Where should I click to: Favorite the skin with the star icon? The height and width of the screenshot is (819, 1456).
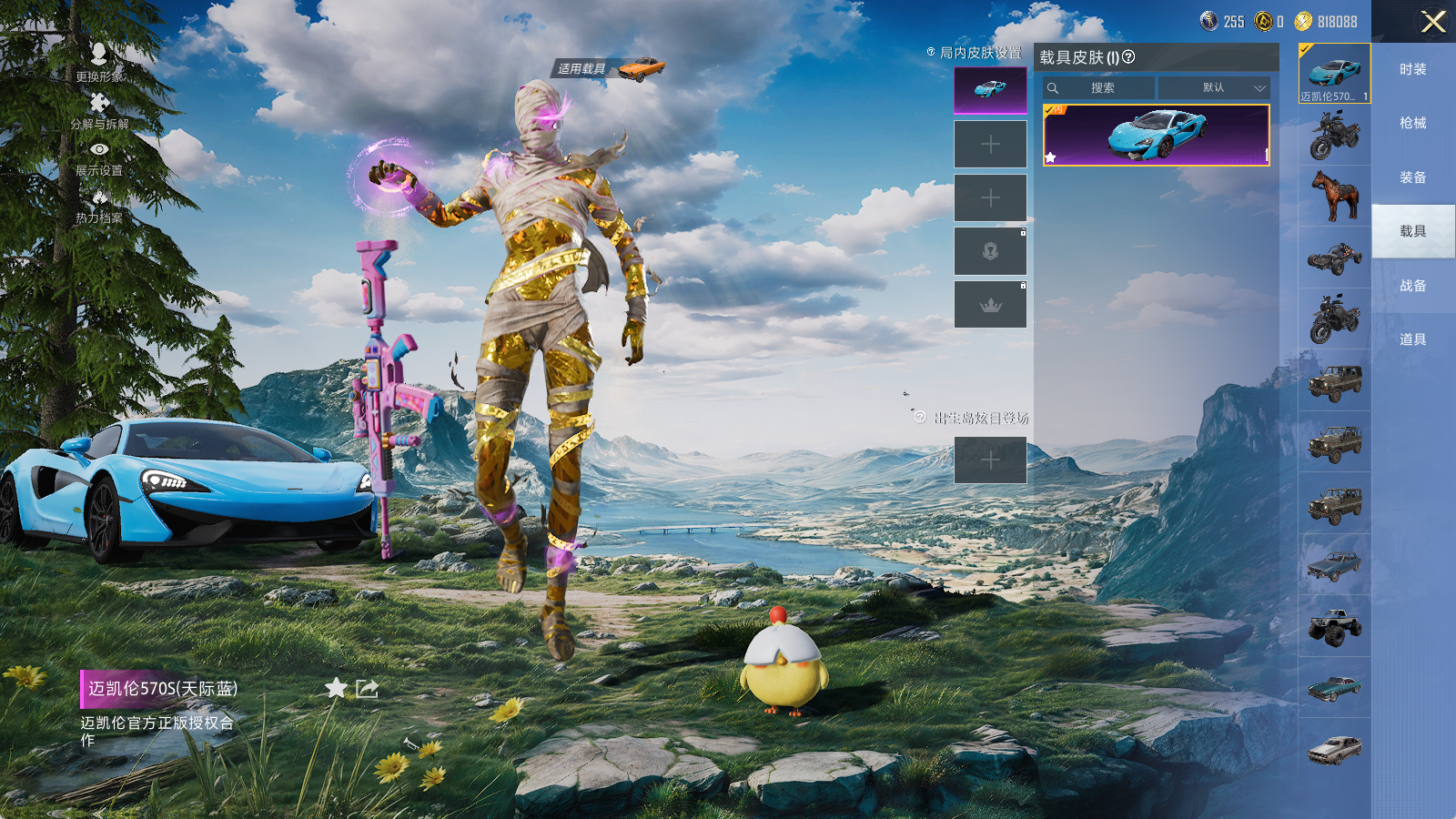click(336, 688)
